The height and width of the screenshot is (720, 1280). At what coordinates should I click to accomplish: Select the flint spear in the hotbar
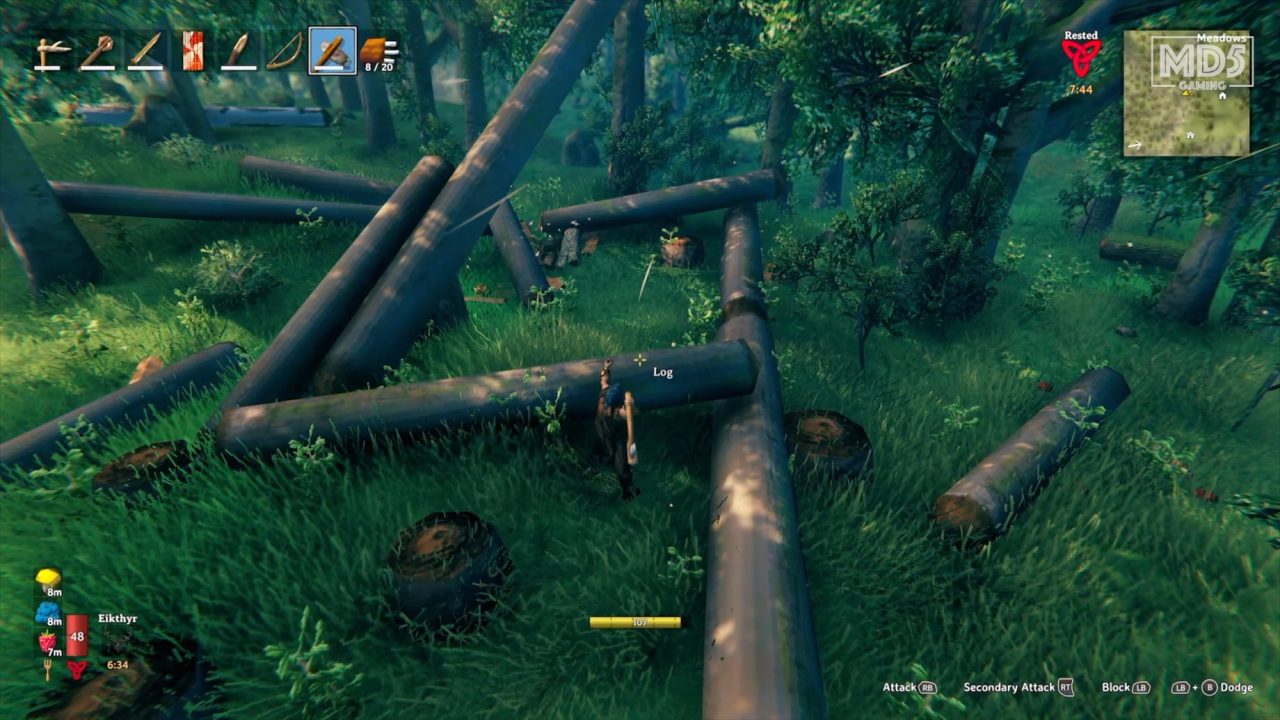coord(238,49)
